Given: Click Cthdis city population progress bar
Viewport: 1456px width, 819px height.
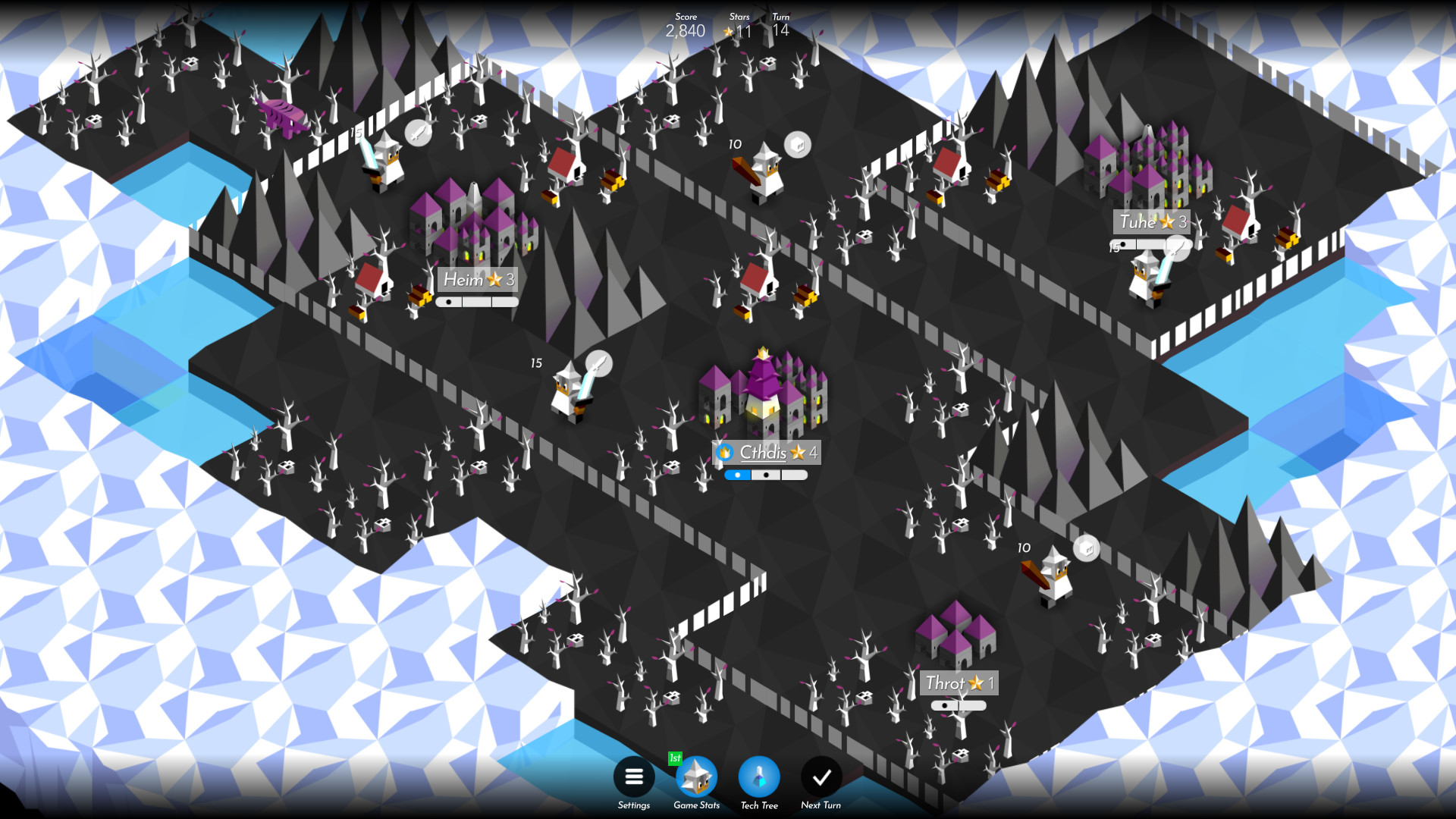Looking at the screenshot, I should click(766, 475).
